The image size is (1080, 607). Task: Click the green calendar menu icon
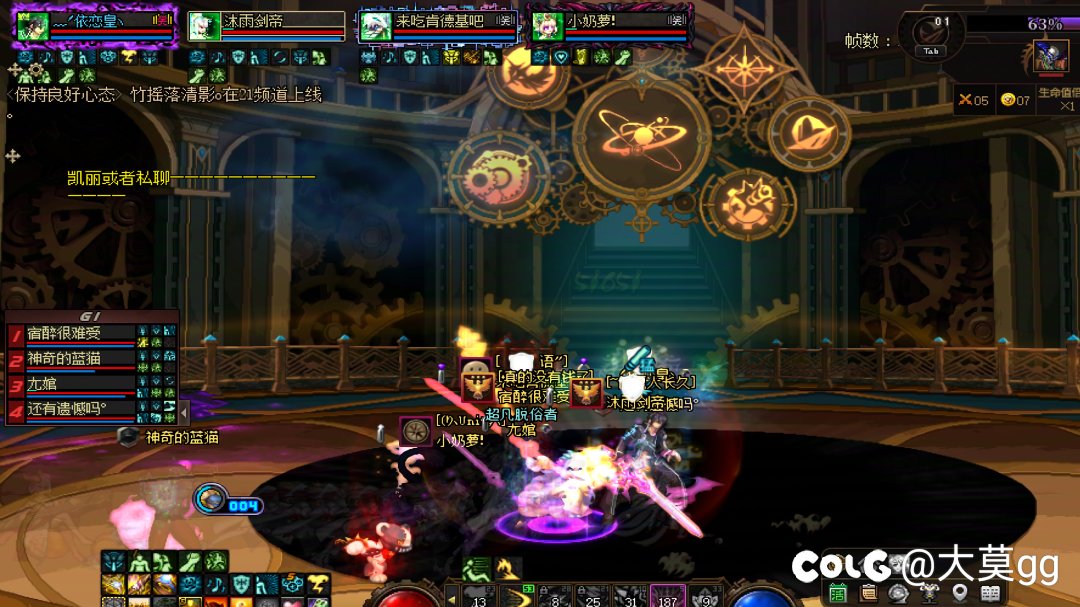[838, 593]
